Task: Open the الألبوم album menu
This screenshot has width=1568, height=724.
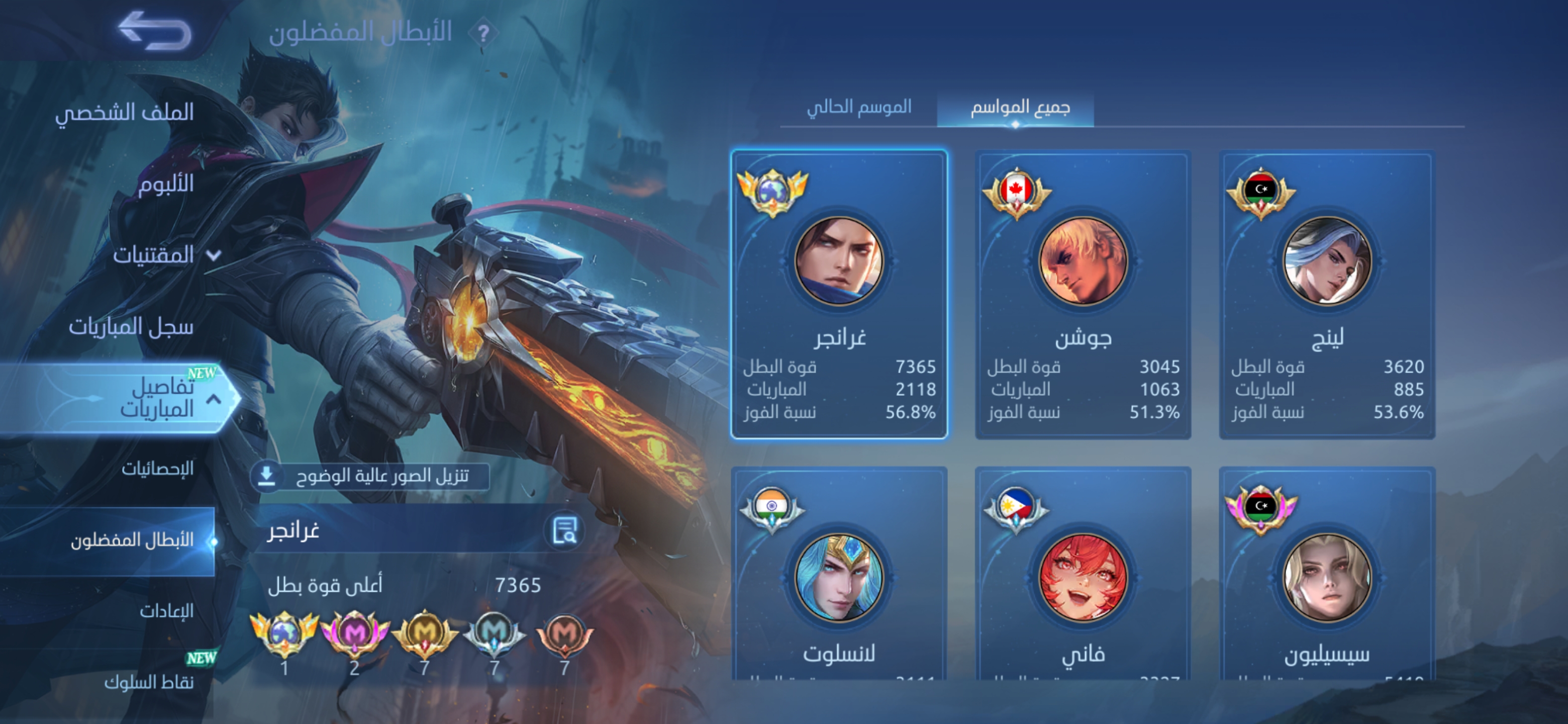Action: coord(165,184)
